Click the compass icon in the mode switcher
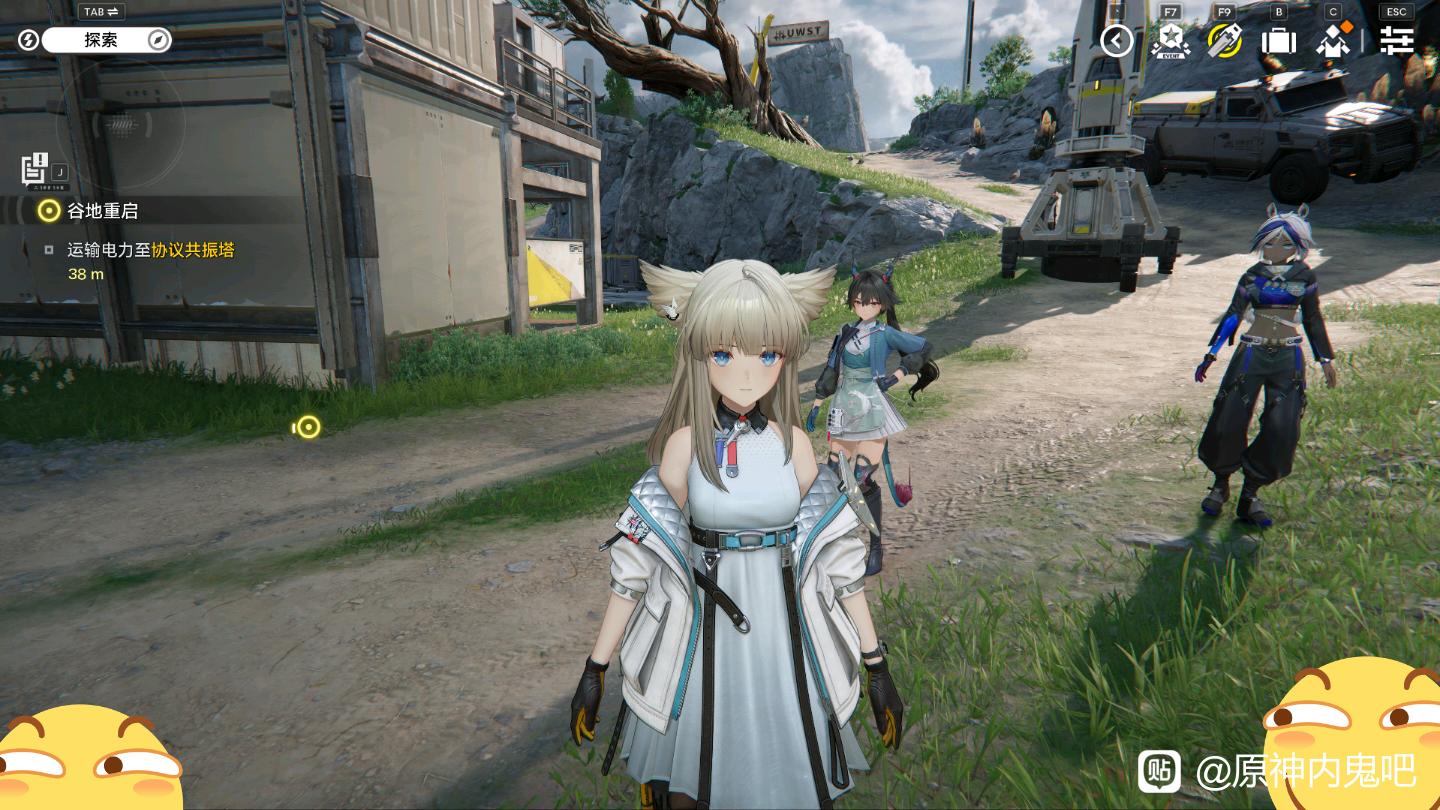The width and height of the screenshot is (1440, 810). coord(158,40)
